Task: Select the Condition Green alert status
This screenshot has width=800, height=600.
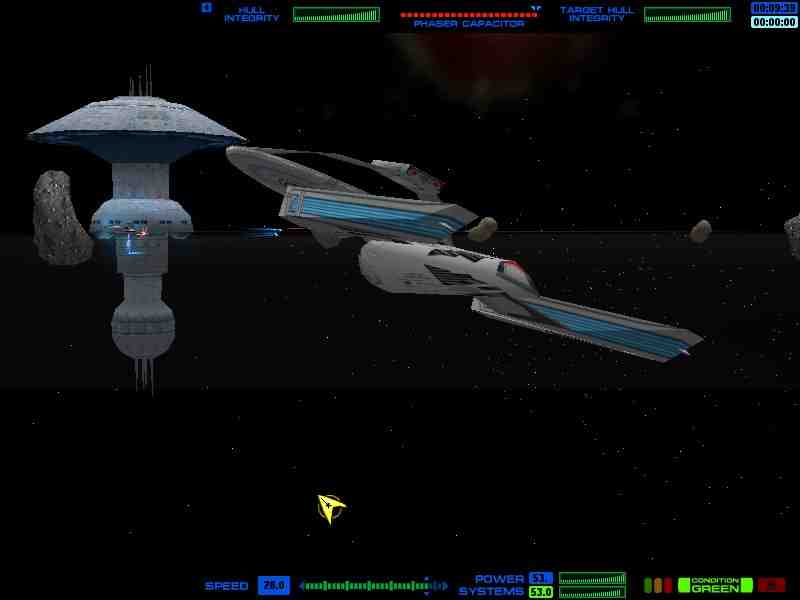Action: tap(714, 585)
